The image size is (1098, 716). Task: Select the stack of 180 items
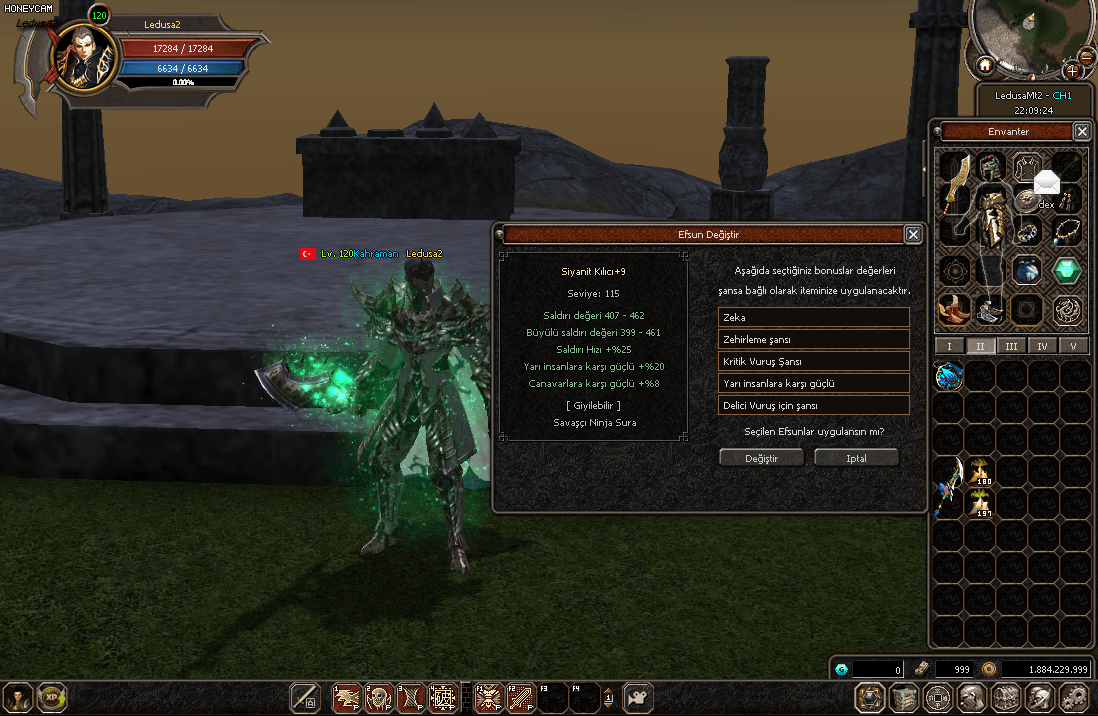(x=981, y=471)
